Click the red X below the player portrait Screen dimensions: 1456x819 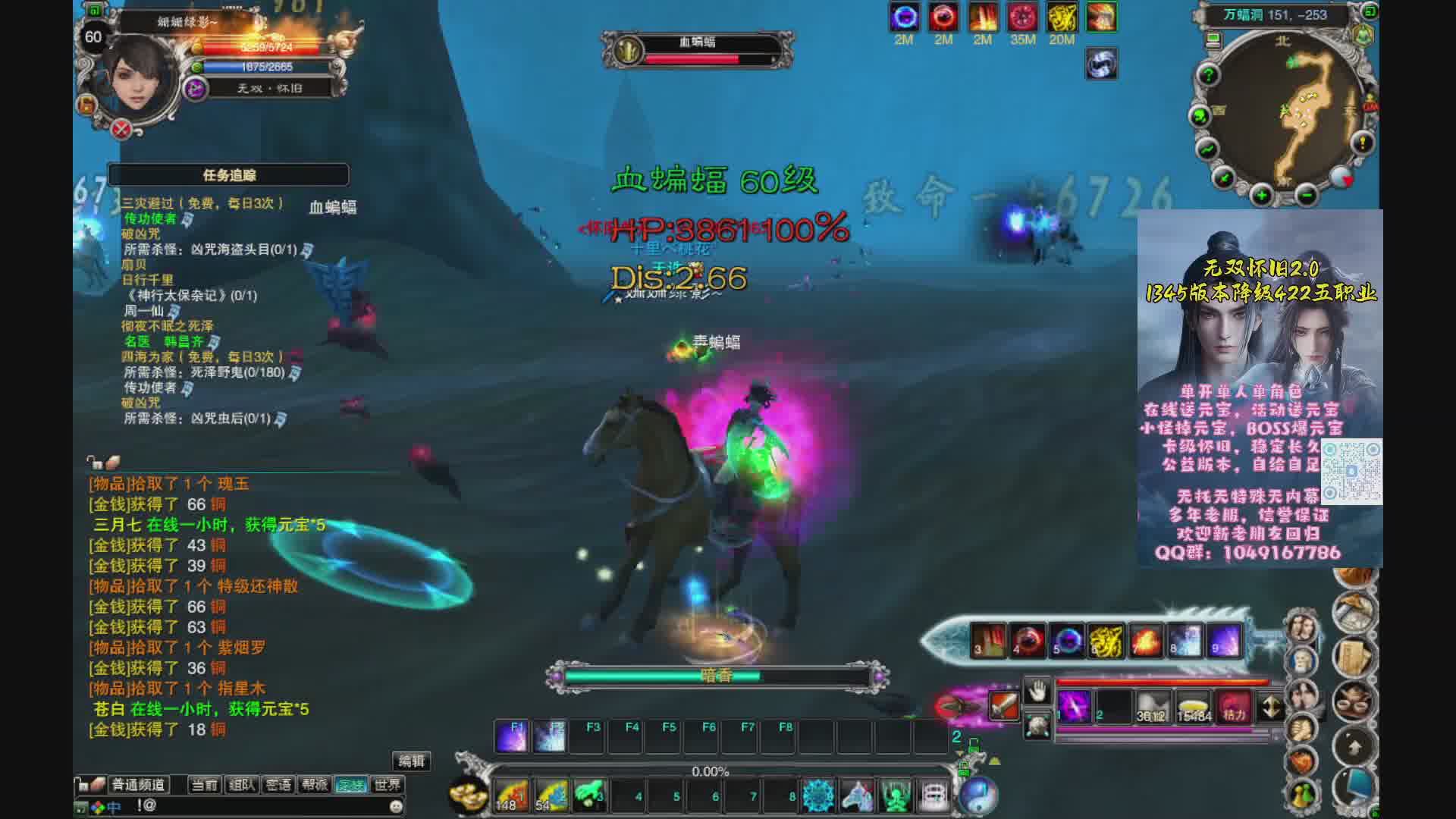click(x=121, y=129)
